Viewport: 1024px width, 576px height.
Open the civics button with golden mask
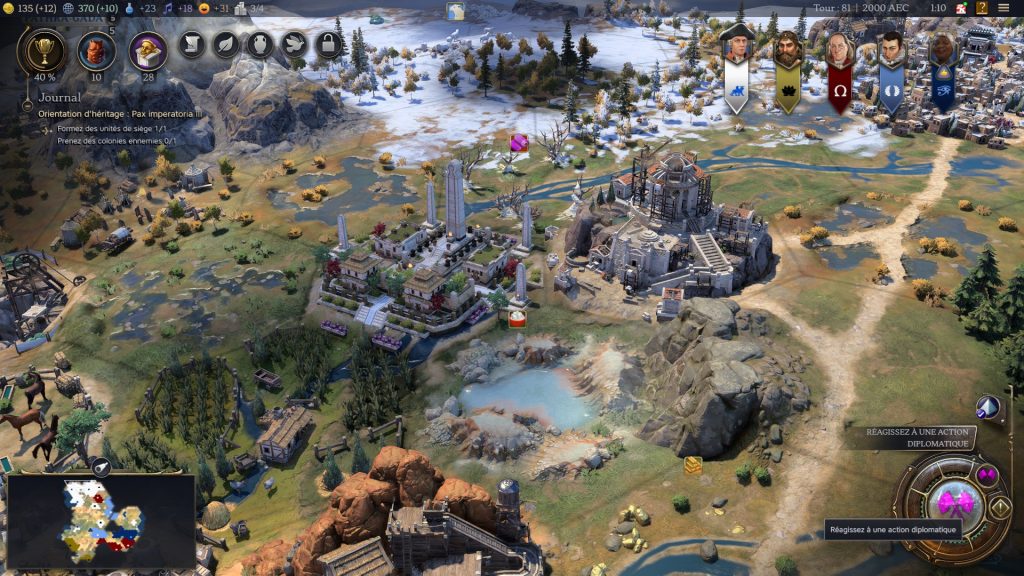pos(148,50)
